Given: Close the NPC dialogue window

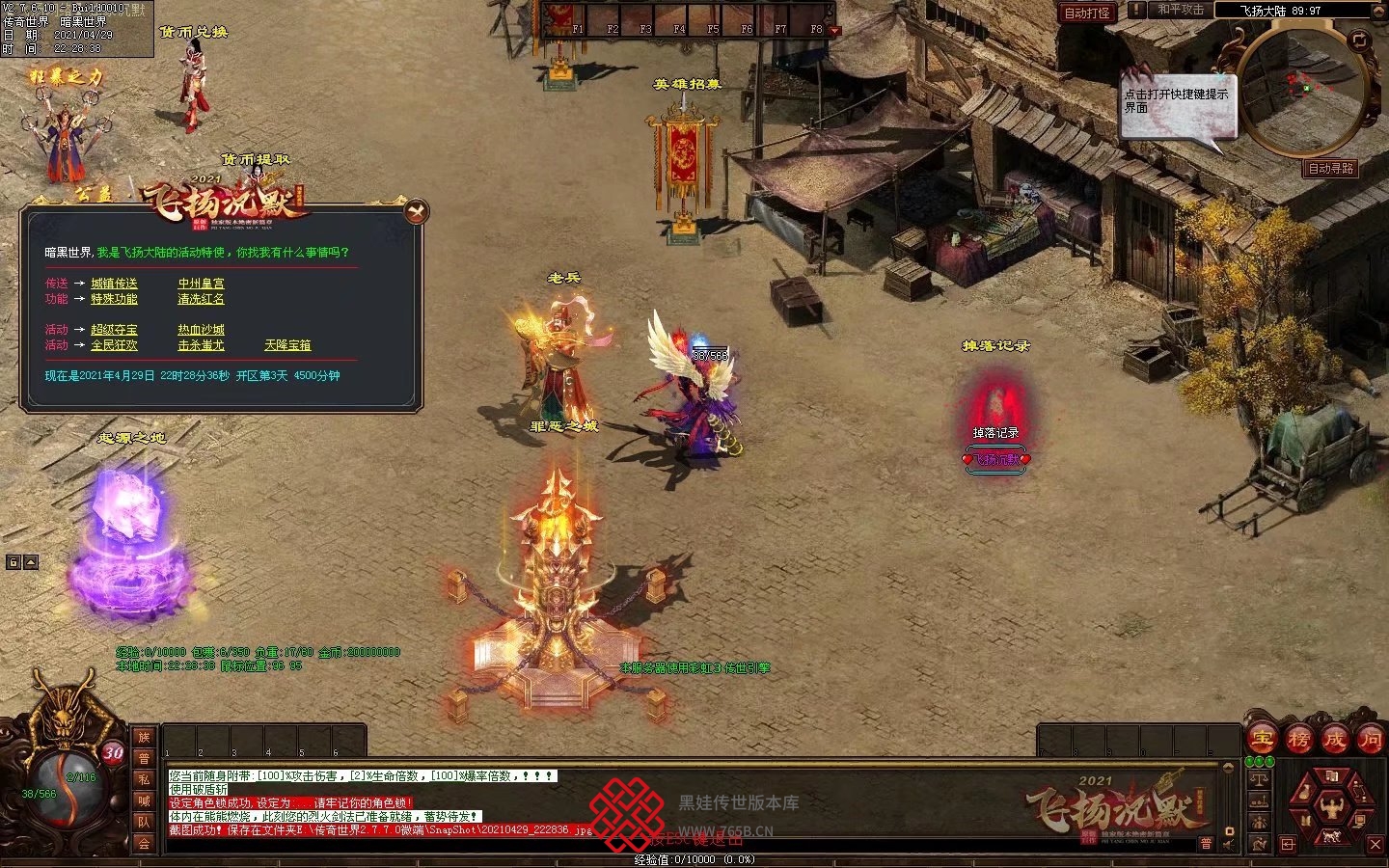Looking at the screenshot, I should [x=417, y=211].
